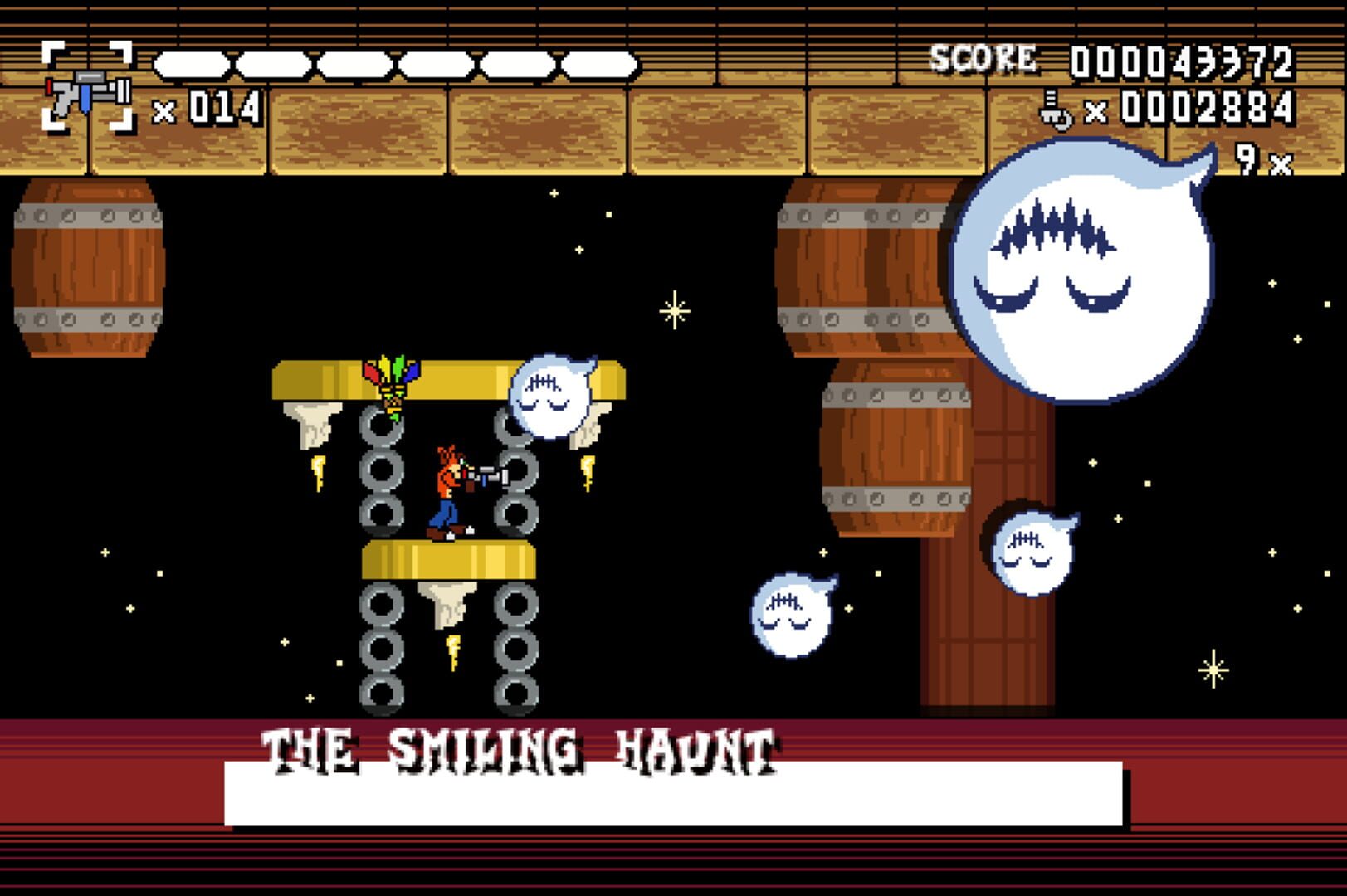This screenshot has height=896, width=1347.
Task: Click the leftmost white ammo pellet in the health bar
Action: [x=191, y=62]
